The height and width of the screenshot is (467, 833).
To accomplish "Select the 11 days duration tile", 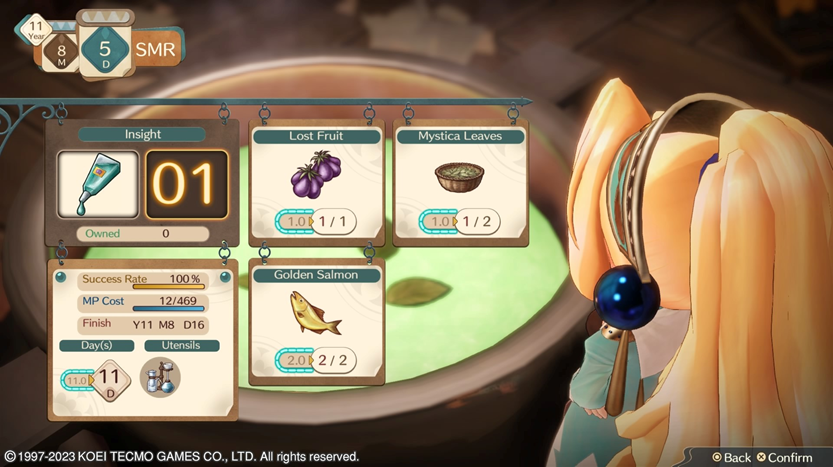I will pos(112,380).
